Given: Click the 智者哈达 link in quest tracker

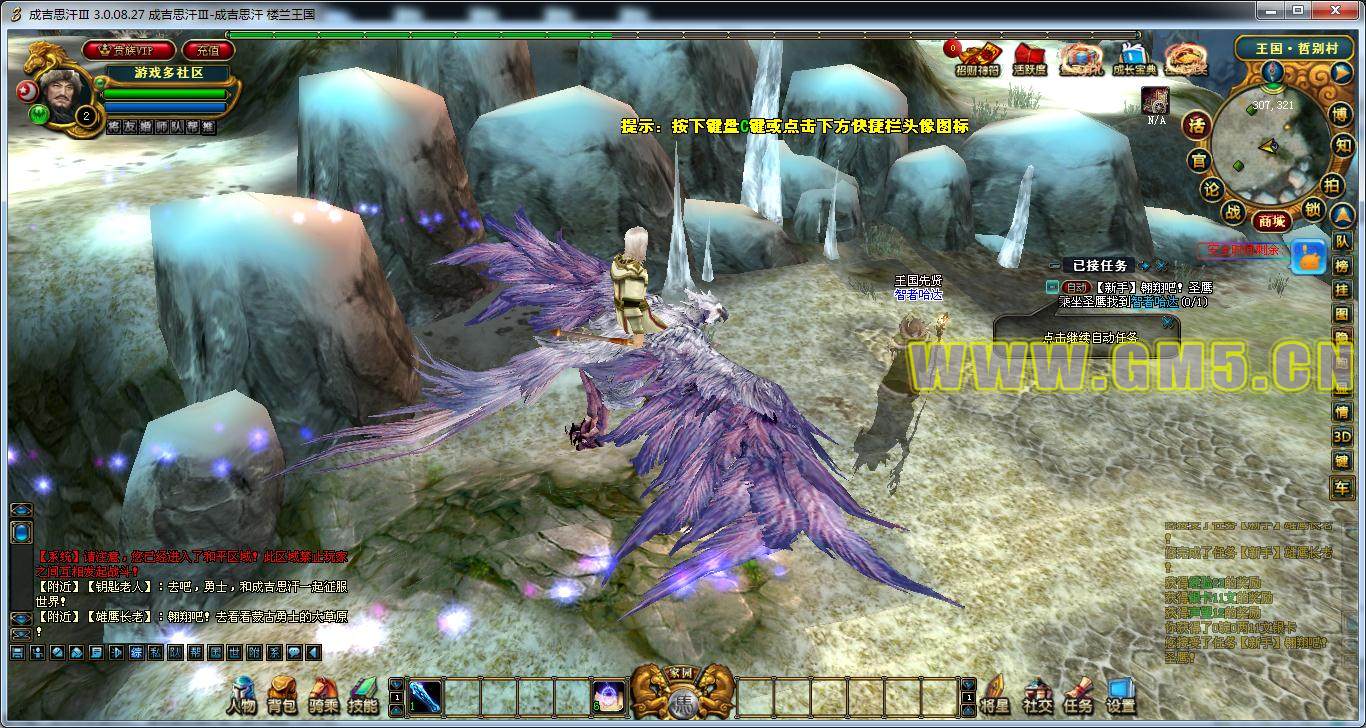Looking at the screenshot, I should tap(1155, 301).
